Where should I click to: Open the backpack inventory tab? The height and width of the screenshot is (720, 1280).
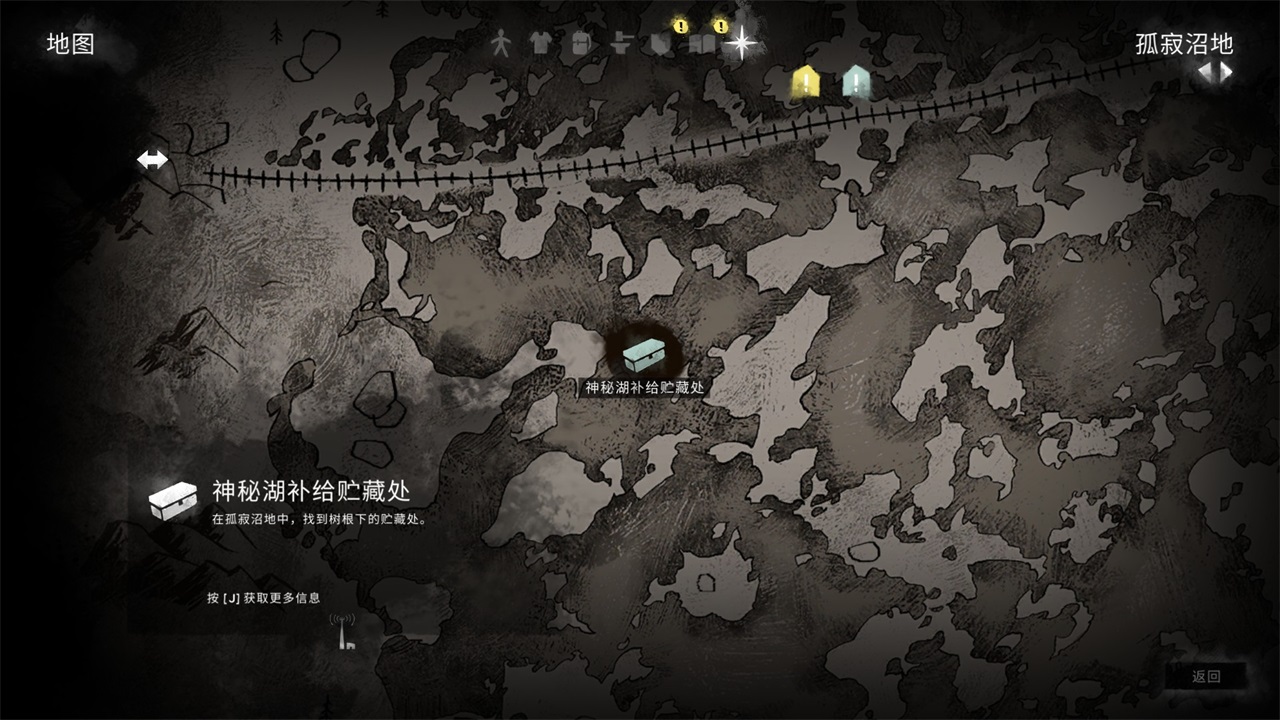[x=580, y=43]
